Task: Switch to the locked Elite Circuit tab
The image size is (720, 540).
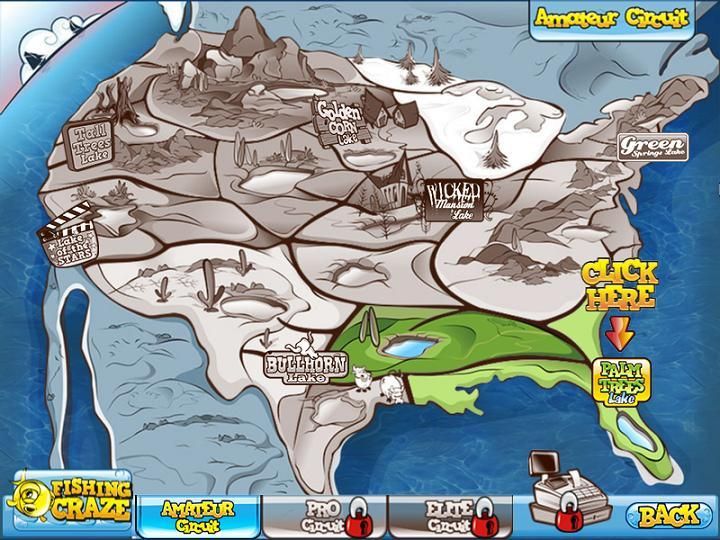Action: 447,515
